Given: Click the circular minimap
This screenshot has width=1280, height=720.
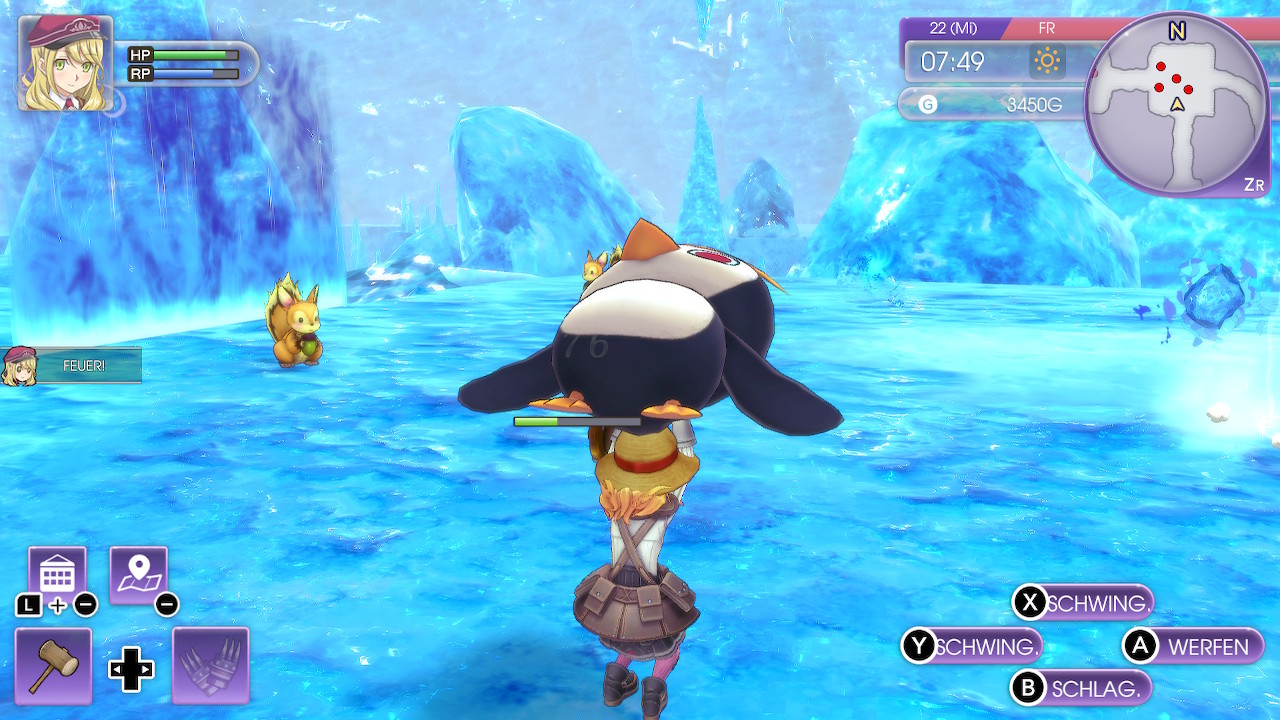Looking at the screenshot, I should point(1176,103).
